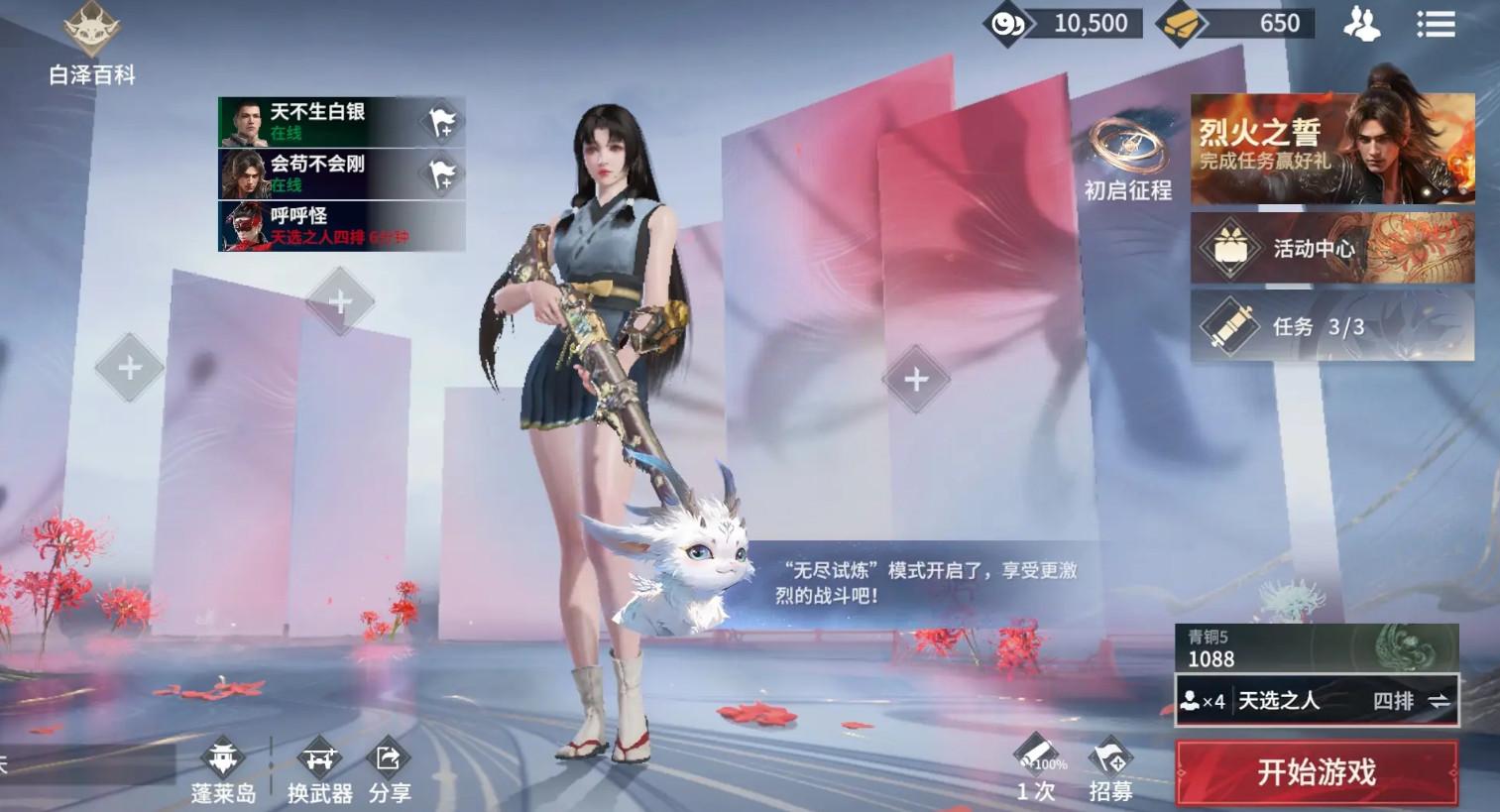Viewport: 1500px width, 812px height.
Task: Open the top-right hamburger menu
Action: tap(1436, 24)
